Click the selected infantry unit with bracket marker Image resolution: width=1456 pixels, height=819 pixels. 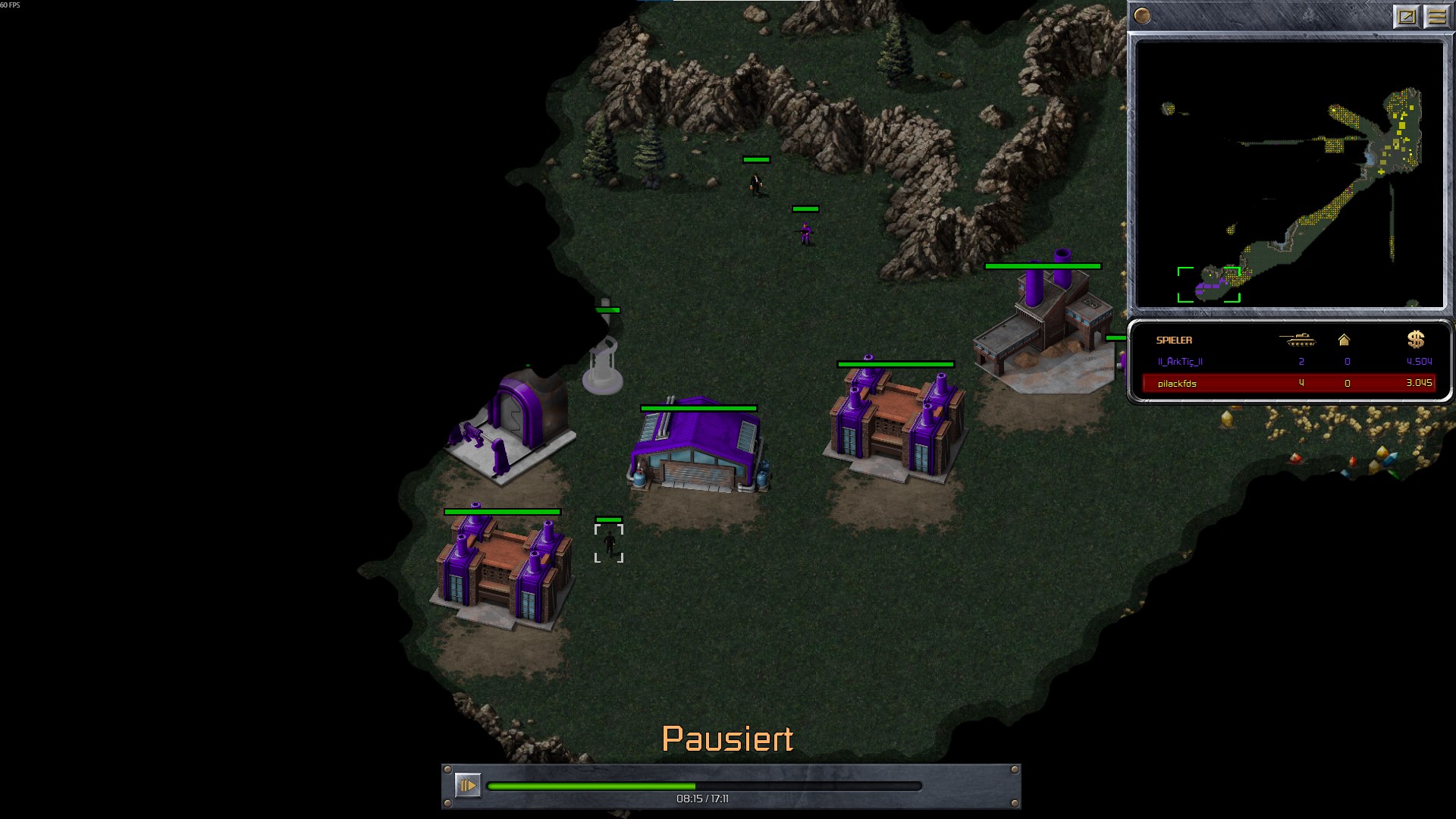pos(609,543)
